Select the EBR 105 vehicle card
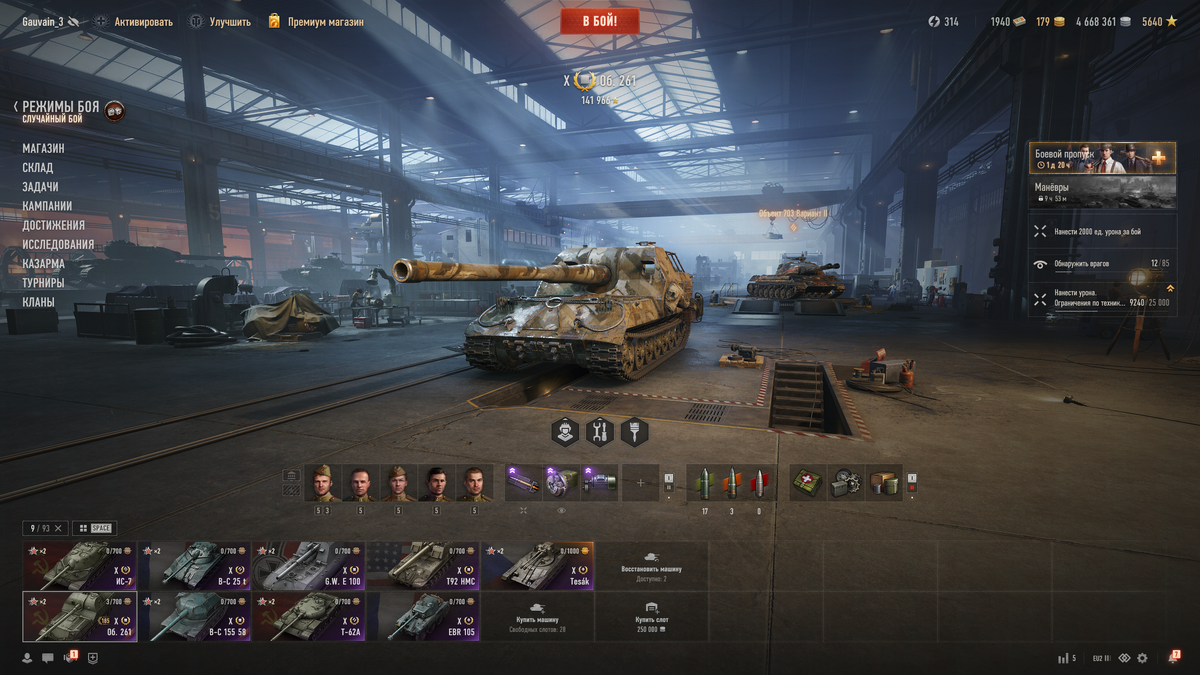The height and width of the screenshot is (675, 1200). [423, 616]
